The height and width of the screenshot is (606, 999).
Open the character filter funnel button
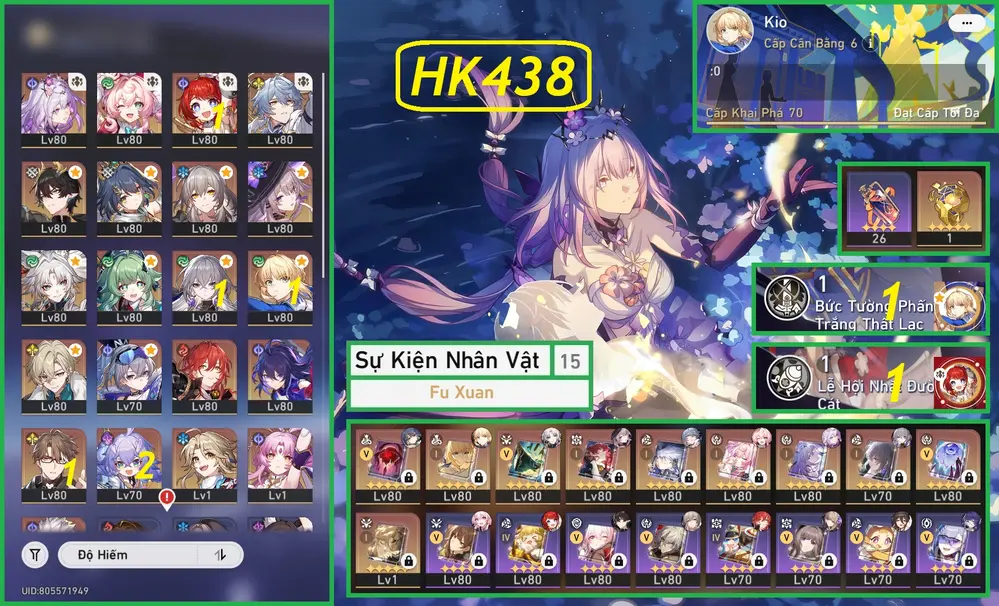click(x=36, y=555)
